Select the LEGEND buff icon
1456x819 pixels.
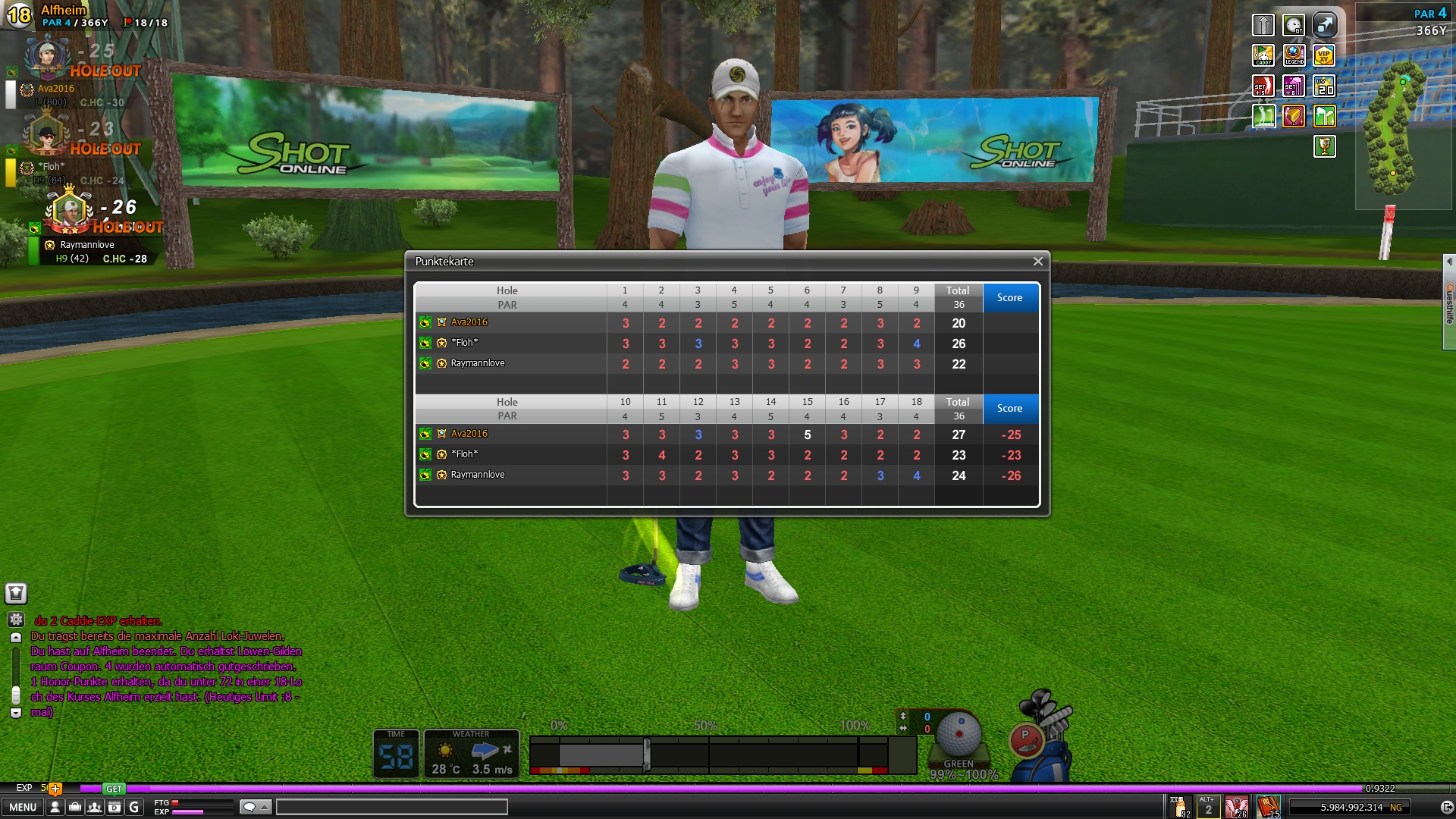[1294, 55]
